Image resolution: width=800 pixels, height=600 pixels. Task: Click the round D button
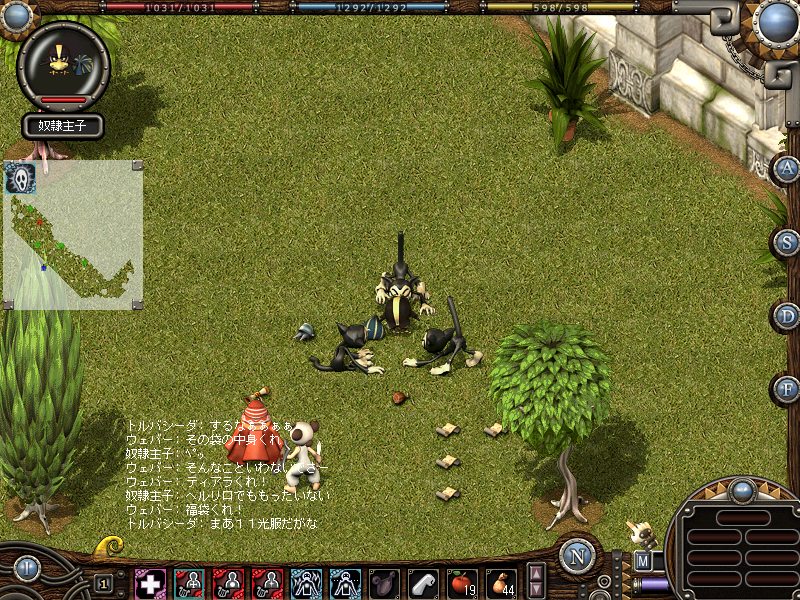pos(788,316)
